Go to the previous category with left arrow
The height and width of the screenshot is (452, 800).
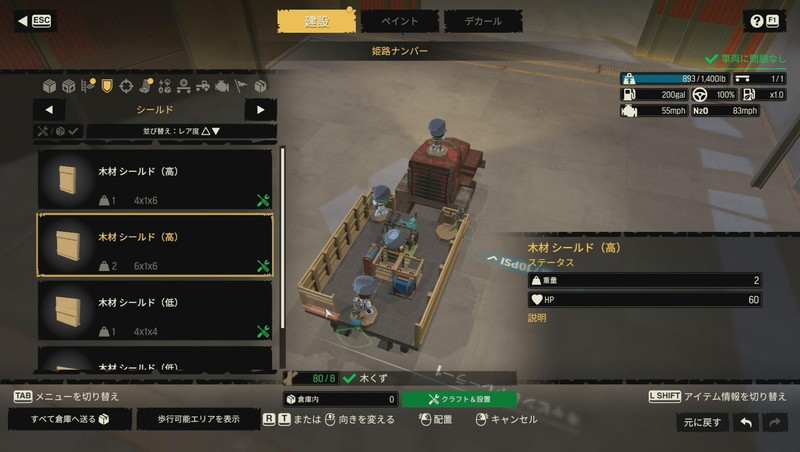(x=49, y=110)
